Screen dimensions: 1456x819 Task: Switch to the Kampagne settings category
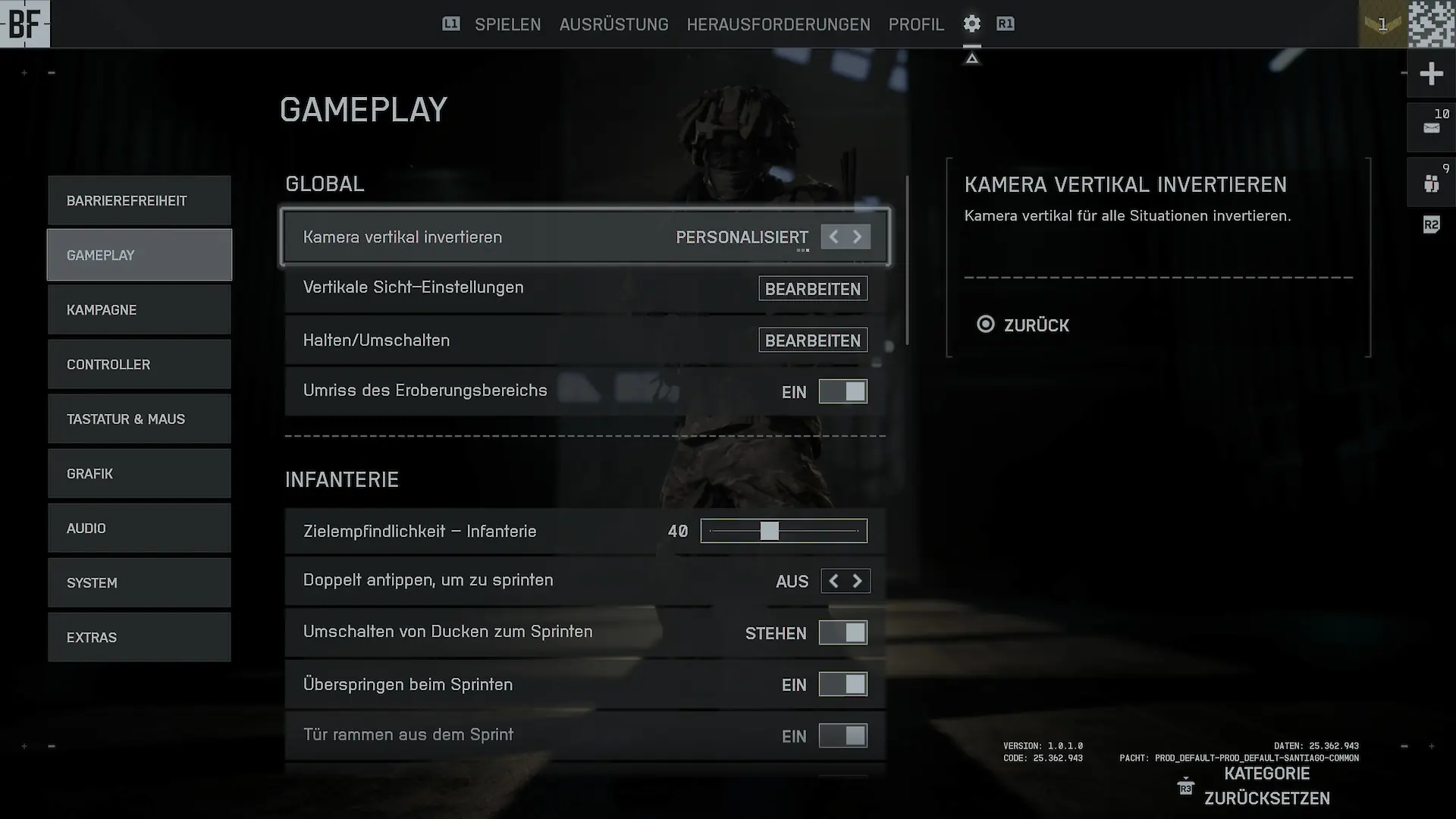click(x=140, y=310)
